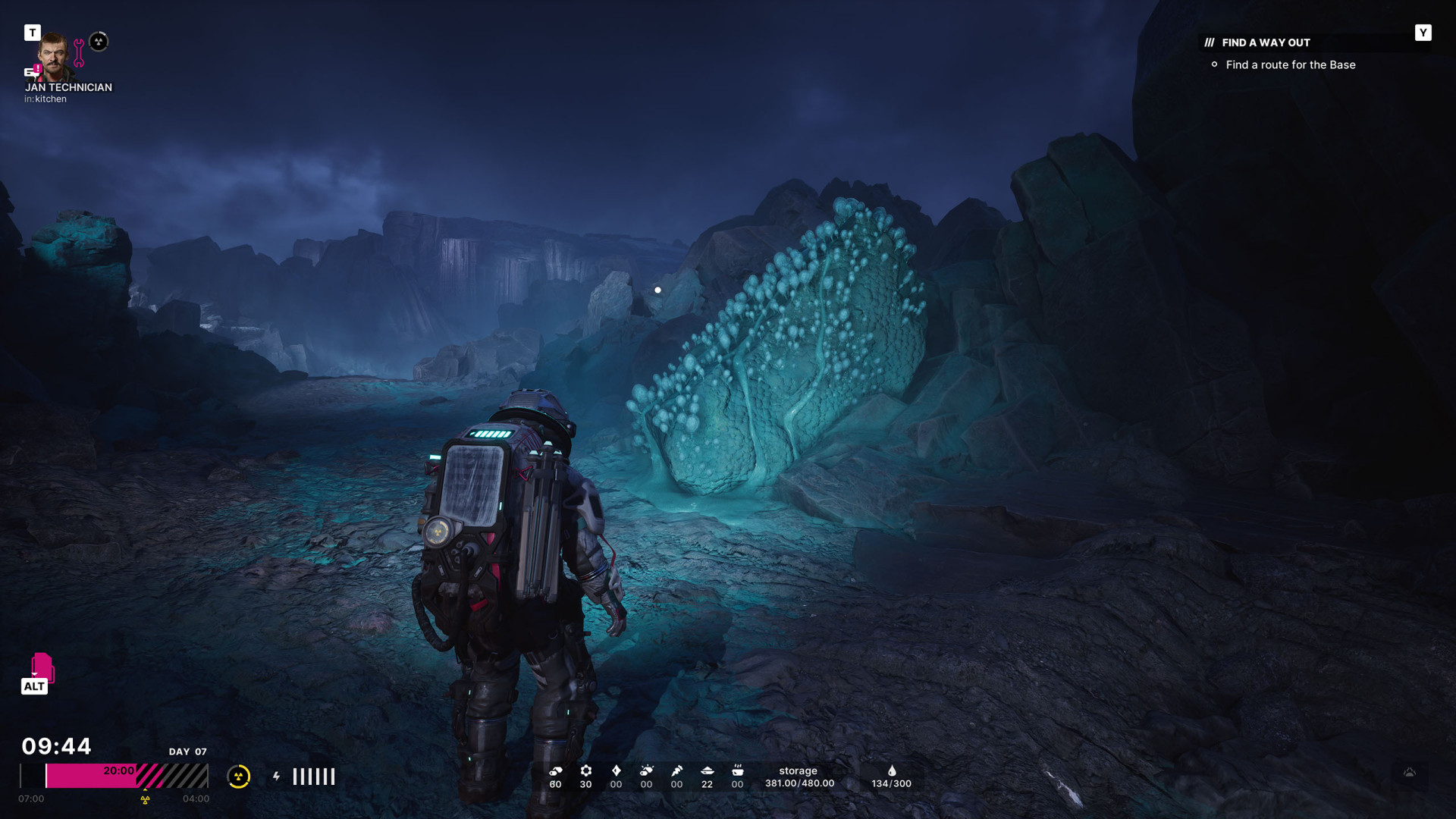Select the carrot raw food icon

676,771
